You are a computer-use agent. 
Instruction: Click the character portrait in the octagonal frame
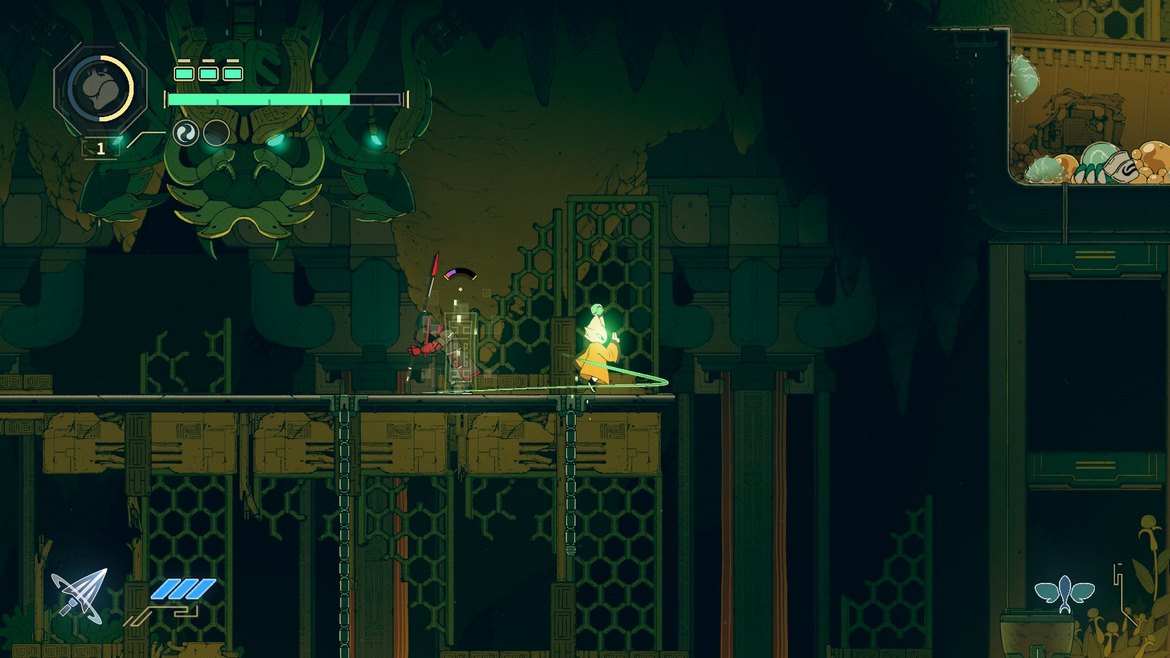tap(100, 89)
